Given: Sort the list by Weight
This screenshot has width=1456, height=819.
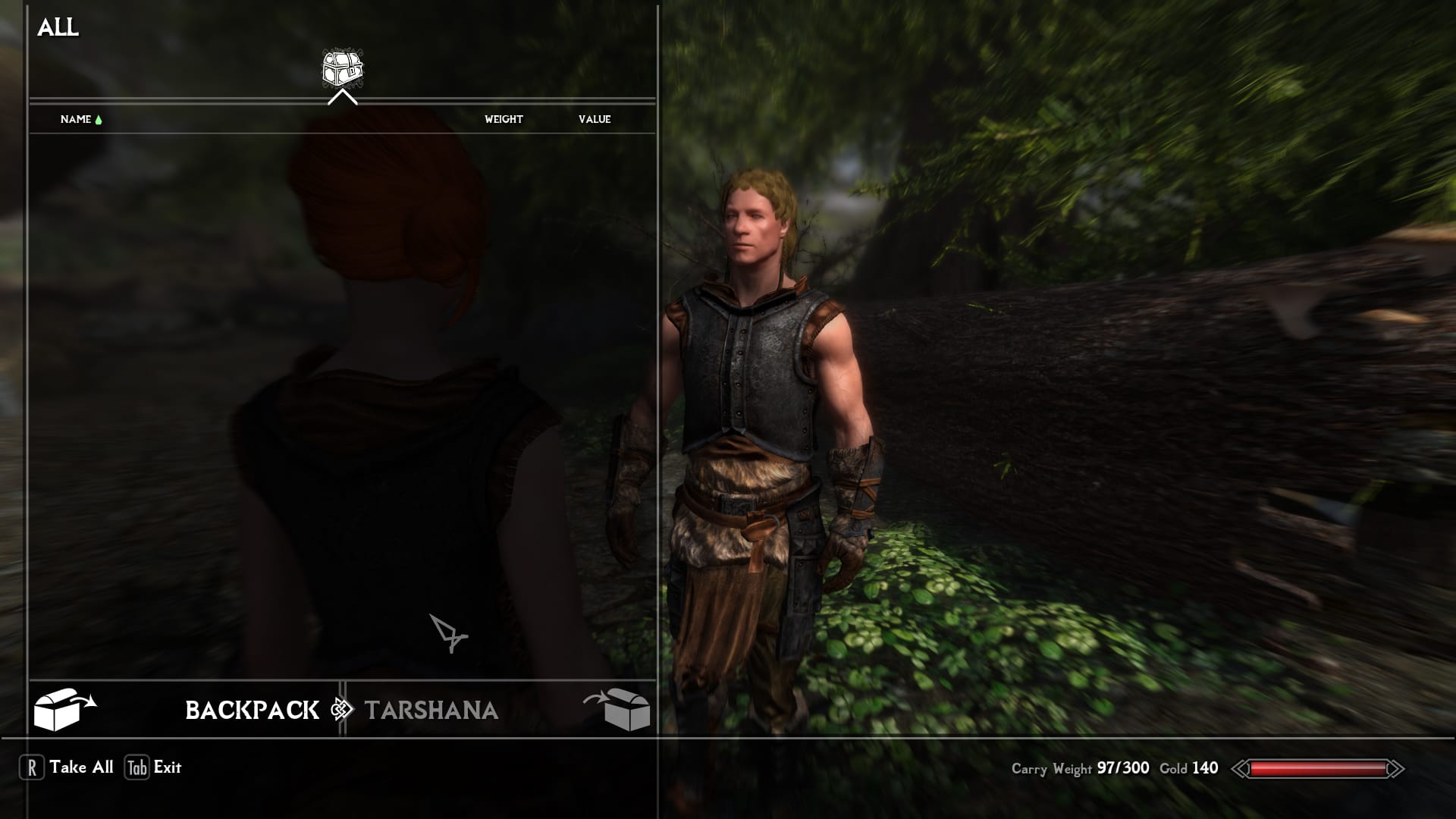Looking at the screenshot, I should pos(504,119).
